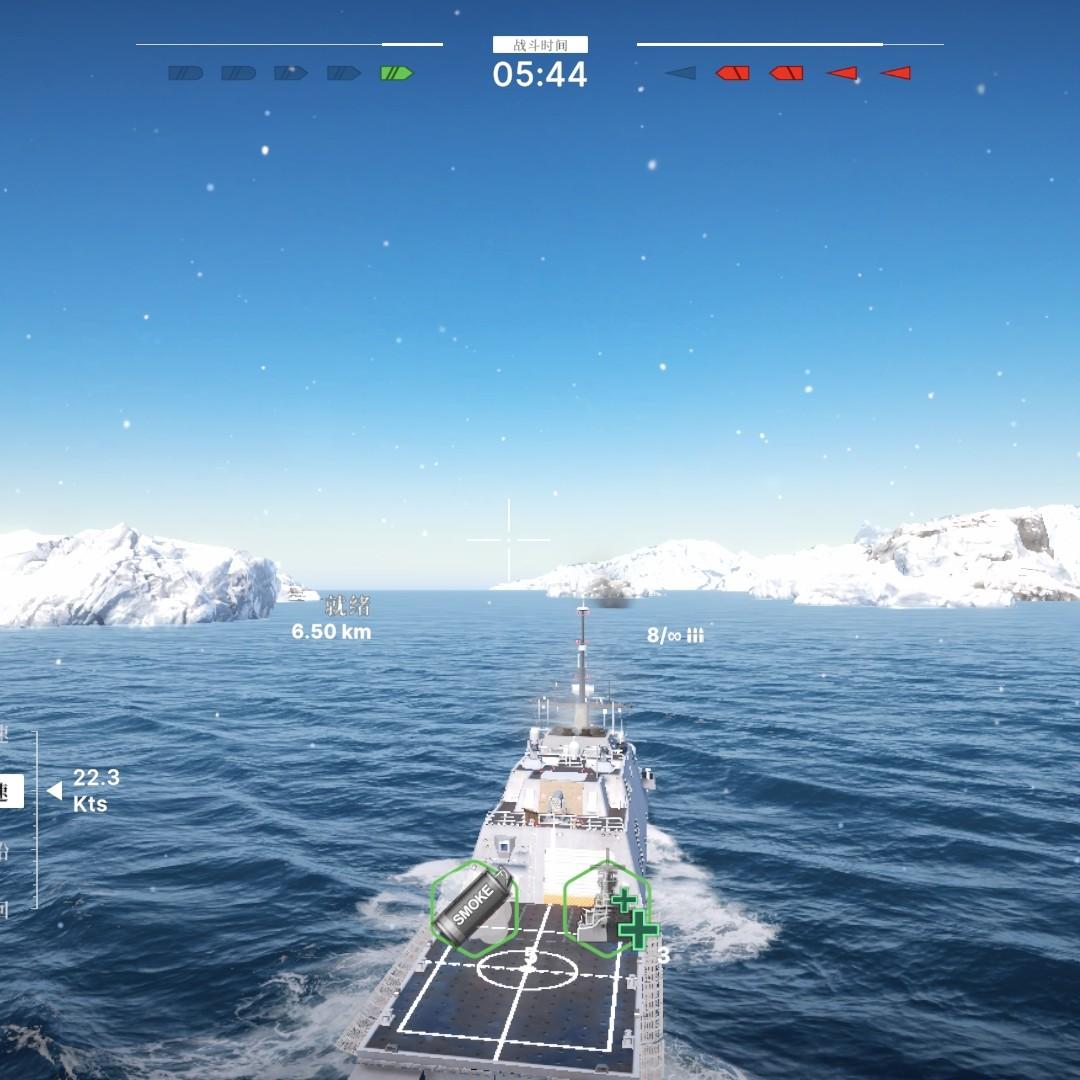The image size is (1080, 1080).
Task: Select the highlighted white speed setting box
Action: pos(10,791)
